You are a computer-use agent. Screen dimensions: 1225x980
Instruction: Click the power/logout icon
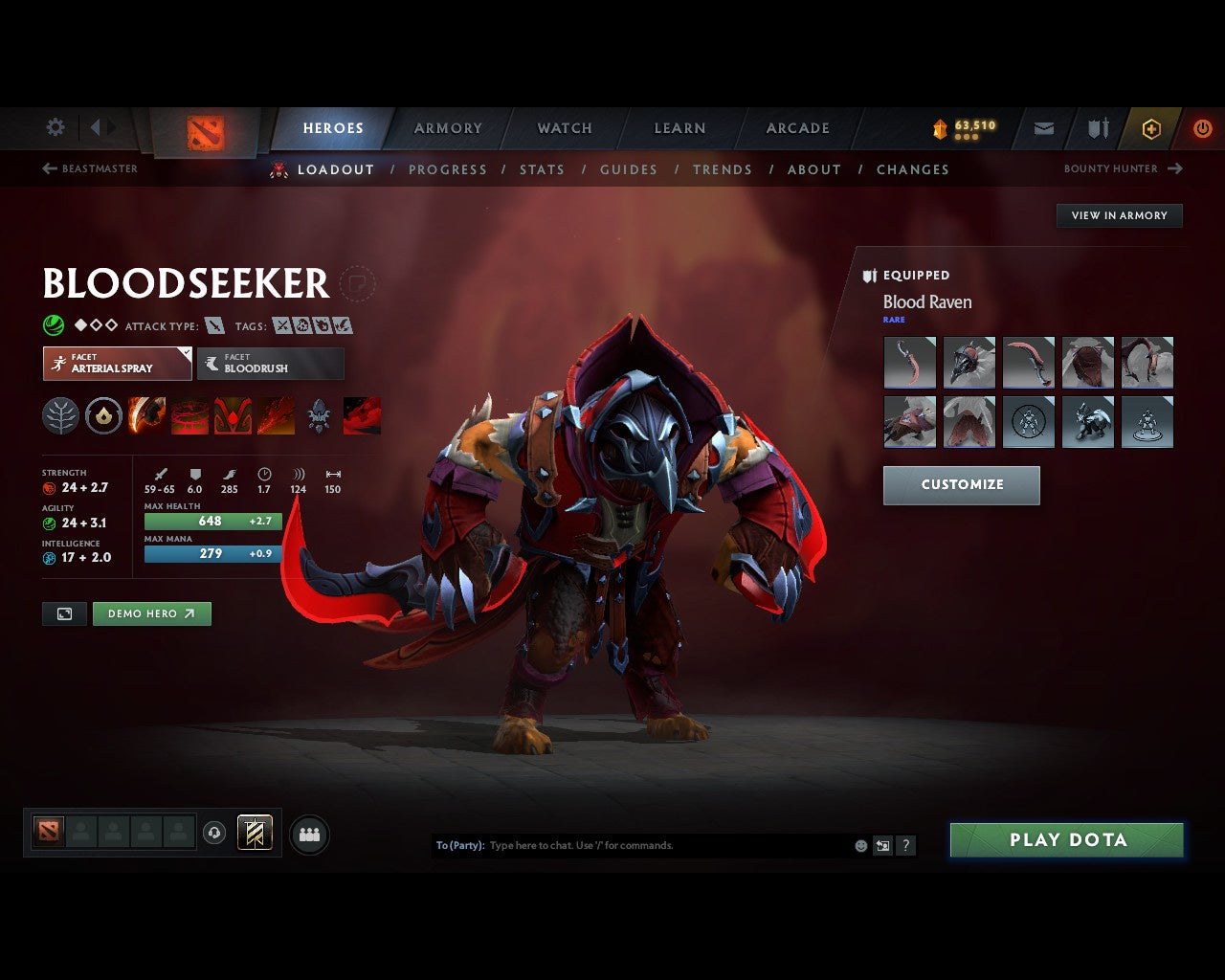1203,128
